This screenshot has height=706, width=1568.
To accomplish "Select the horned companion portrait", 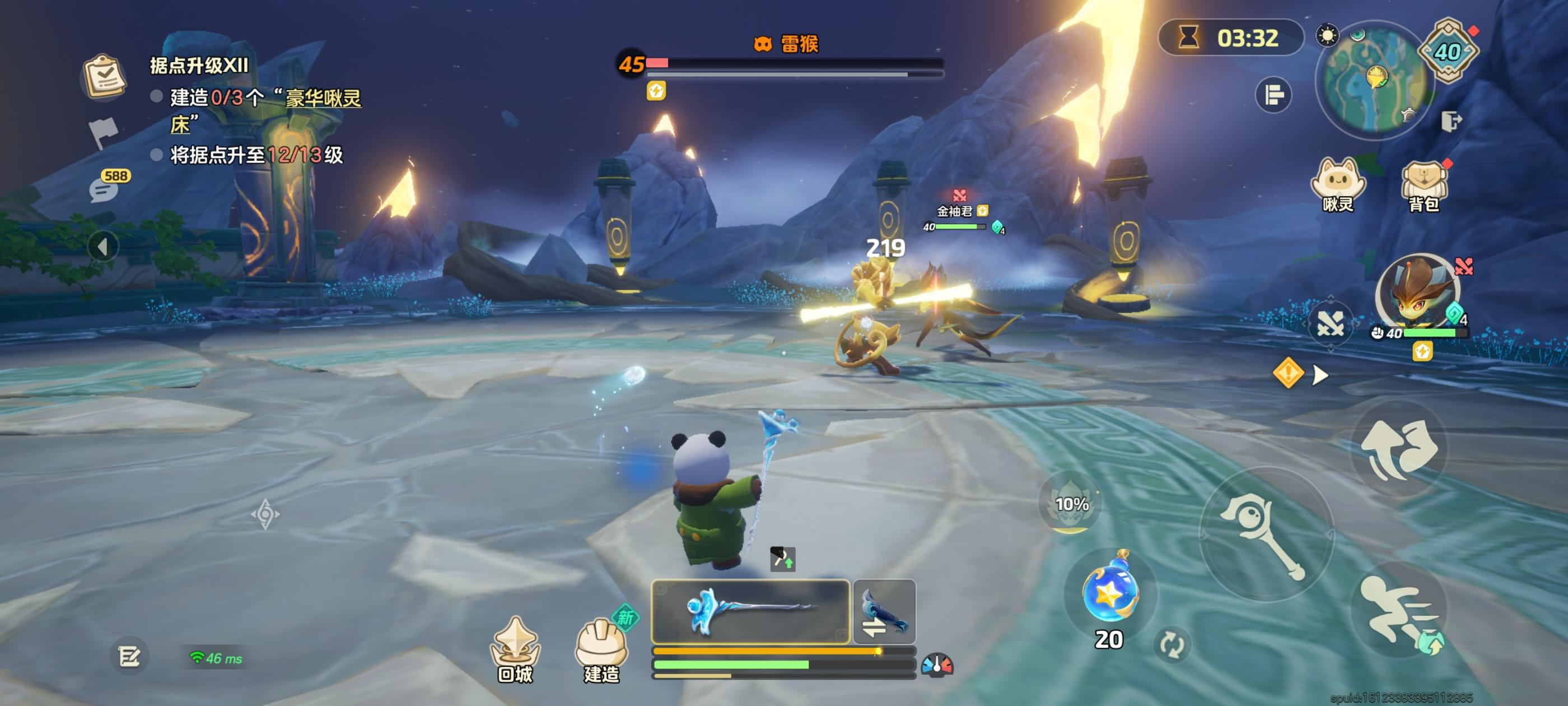I will click(1418, 292).
